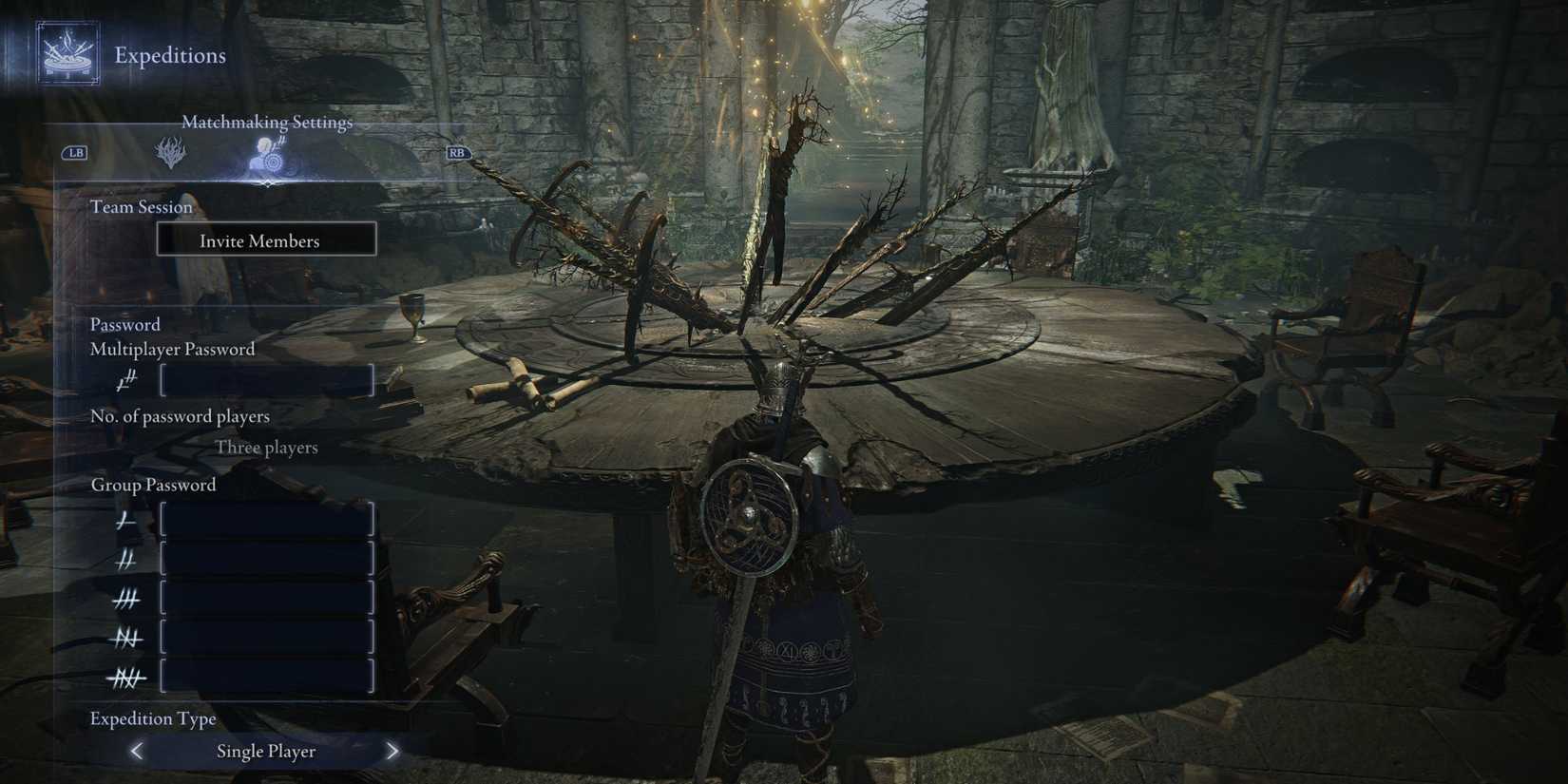Click the tally icon beside Multiplayer Password

click(124, 379)
